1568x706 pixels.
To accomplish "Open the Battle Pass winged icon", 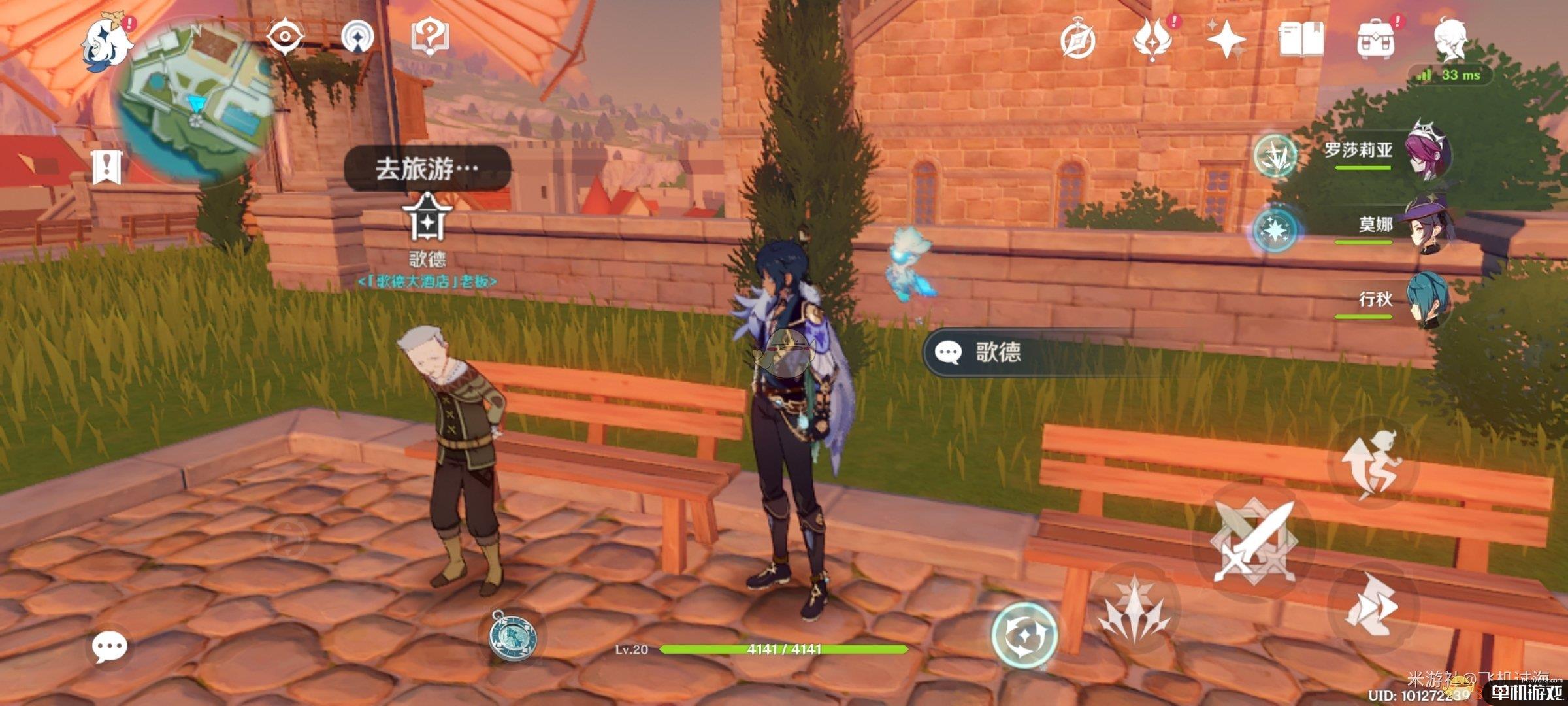I will click(1152, 41).
